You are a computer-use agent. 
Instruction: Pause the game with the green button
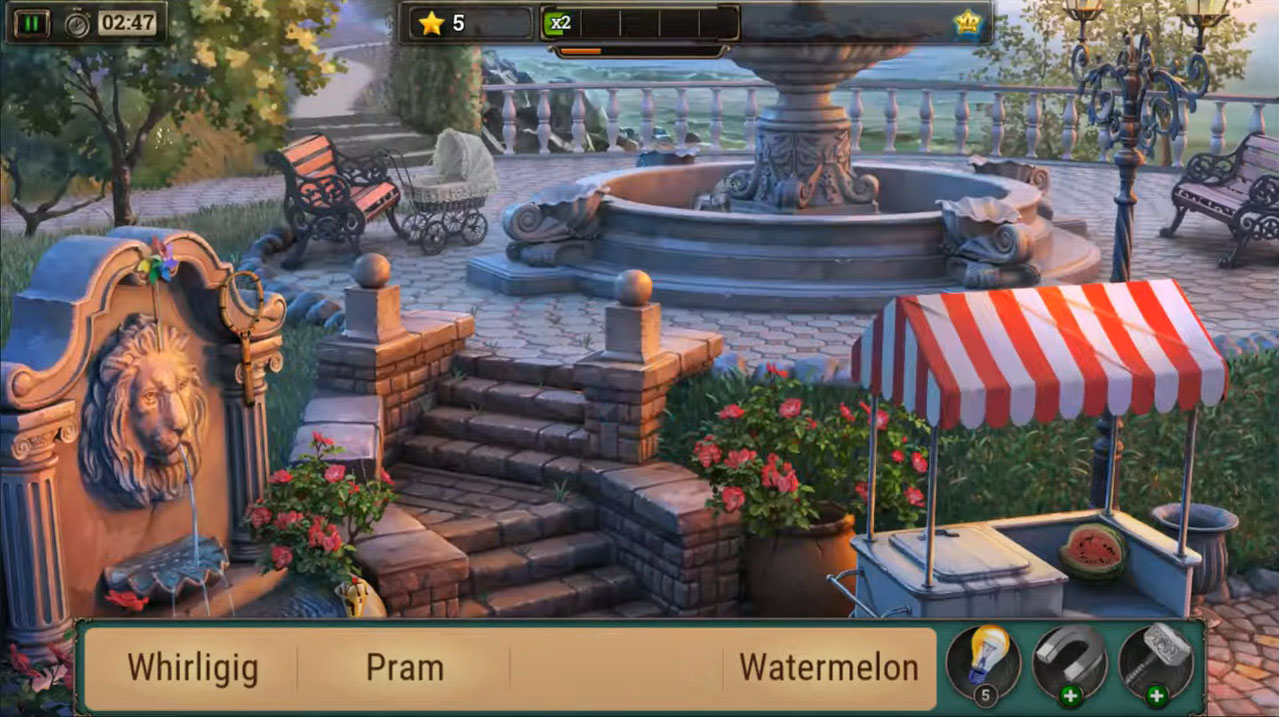coord(31,23)
